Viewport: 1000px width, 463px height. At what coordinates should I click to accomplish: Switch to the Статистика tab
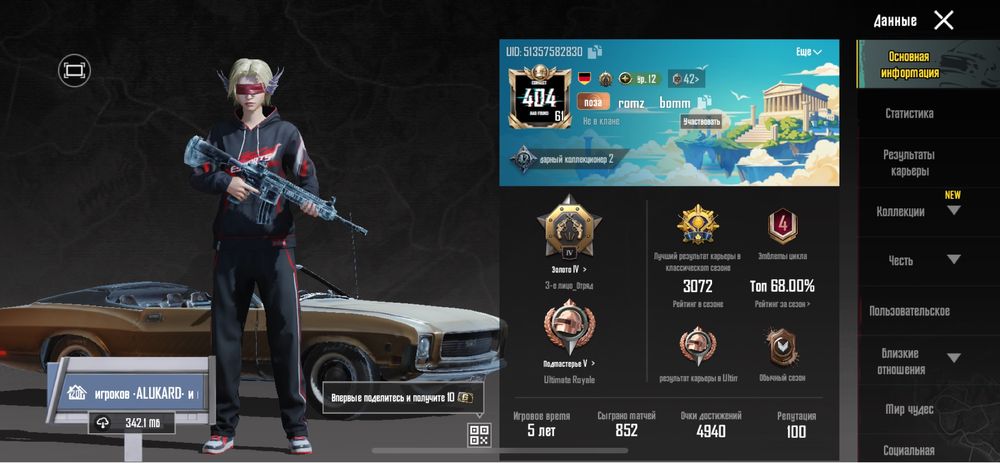point(909,114)
